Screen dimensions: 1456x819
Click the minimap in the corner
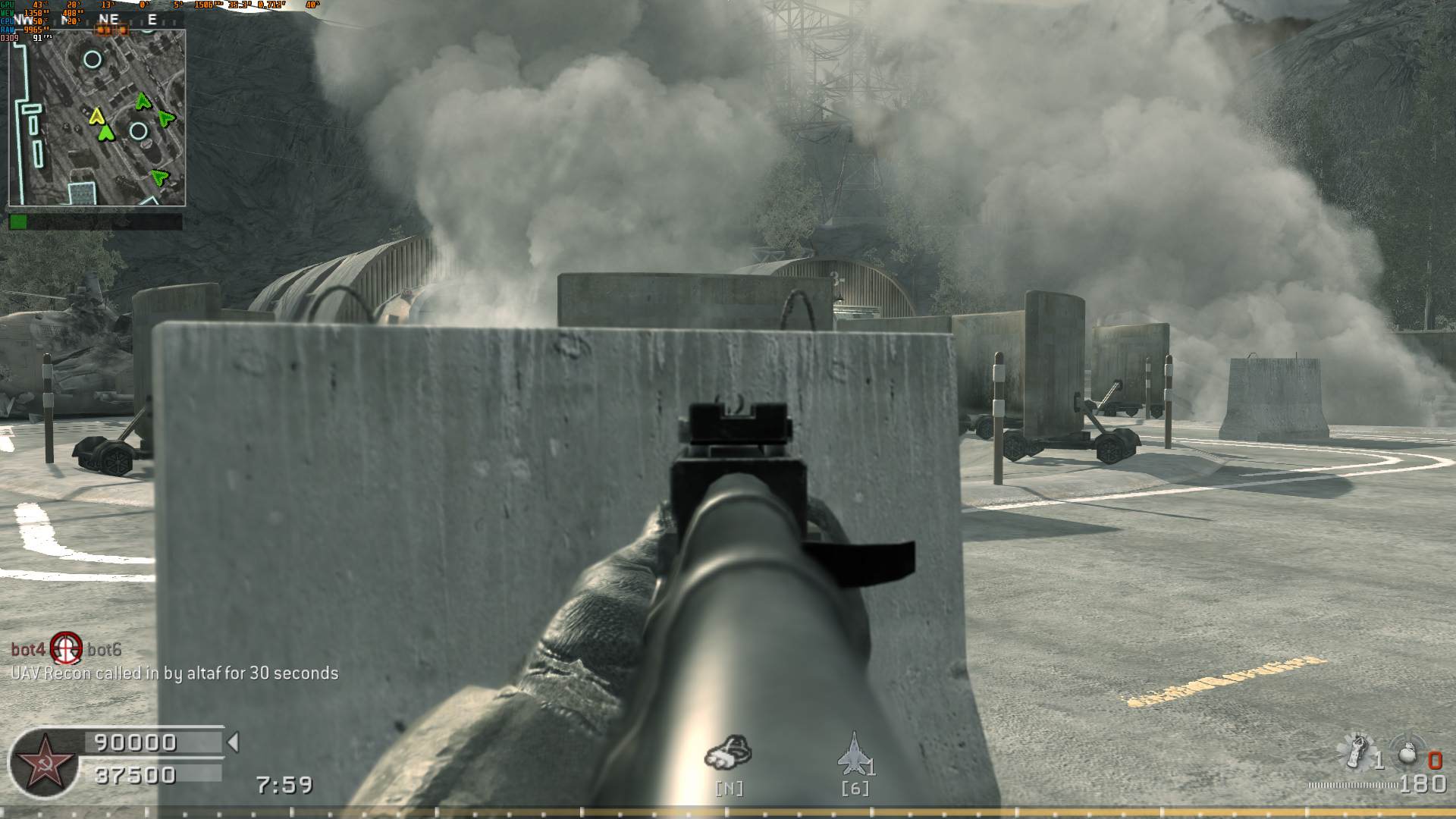point(97,118)
